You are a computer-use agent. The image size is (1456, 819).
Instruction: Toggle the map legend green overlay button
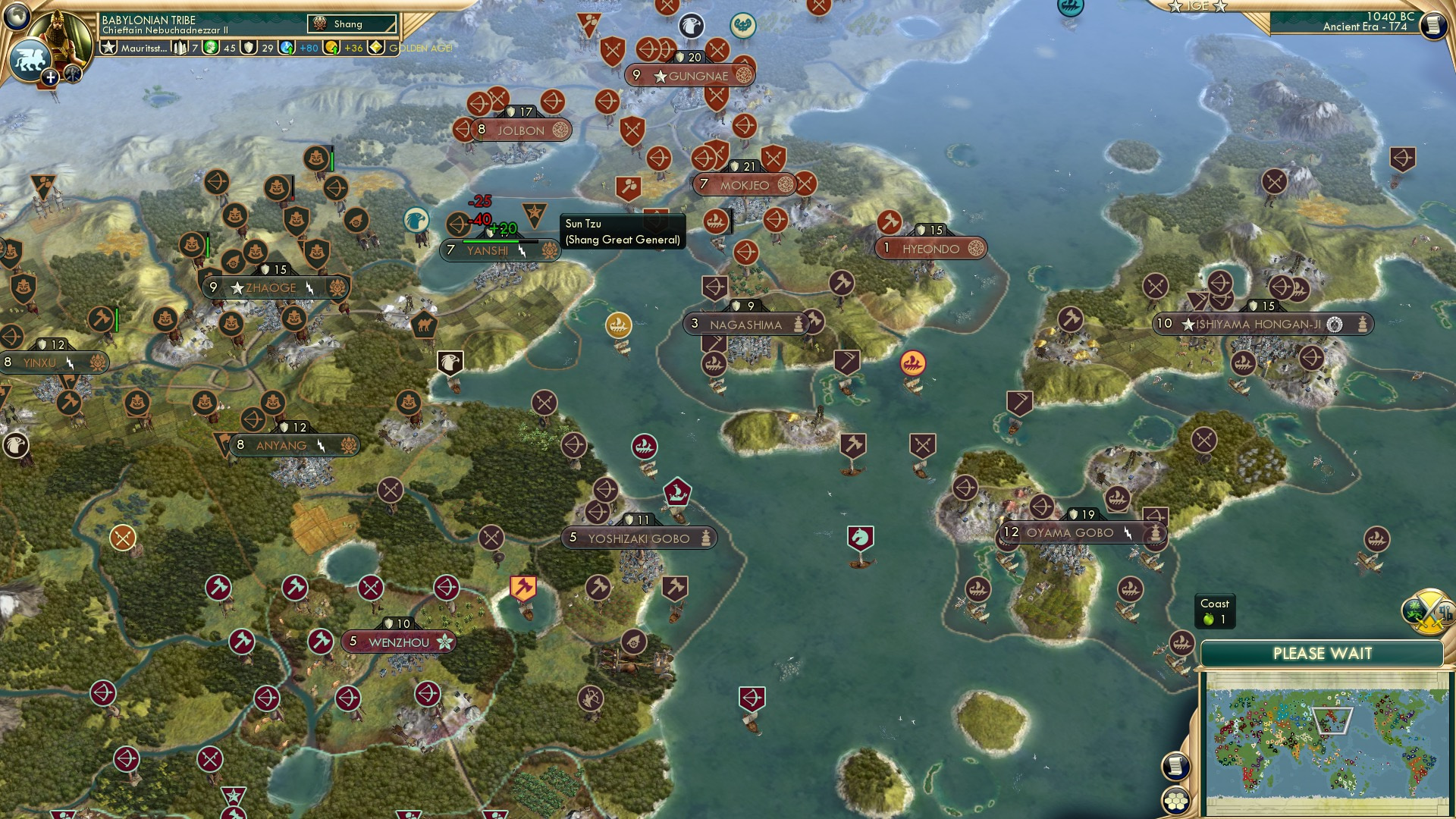click(1414, 610)
